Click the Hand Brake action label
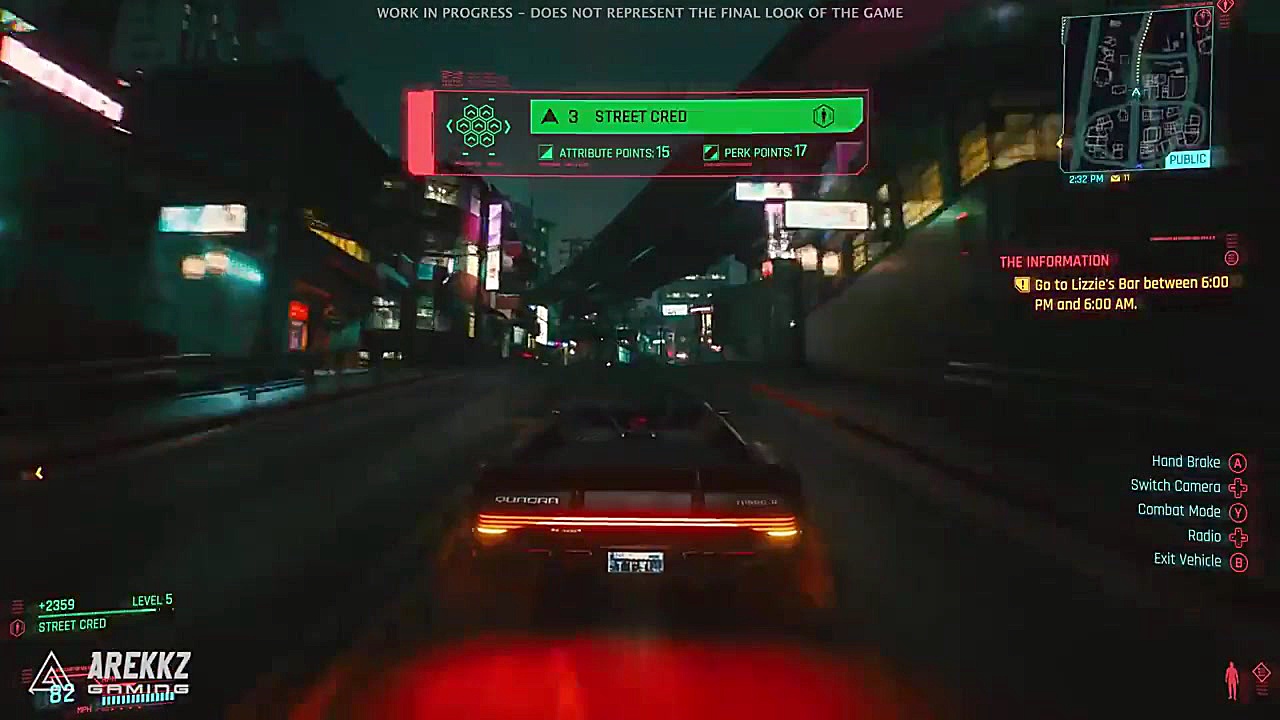 click(x=1186, y=462)
